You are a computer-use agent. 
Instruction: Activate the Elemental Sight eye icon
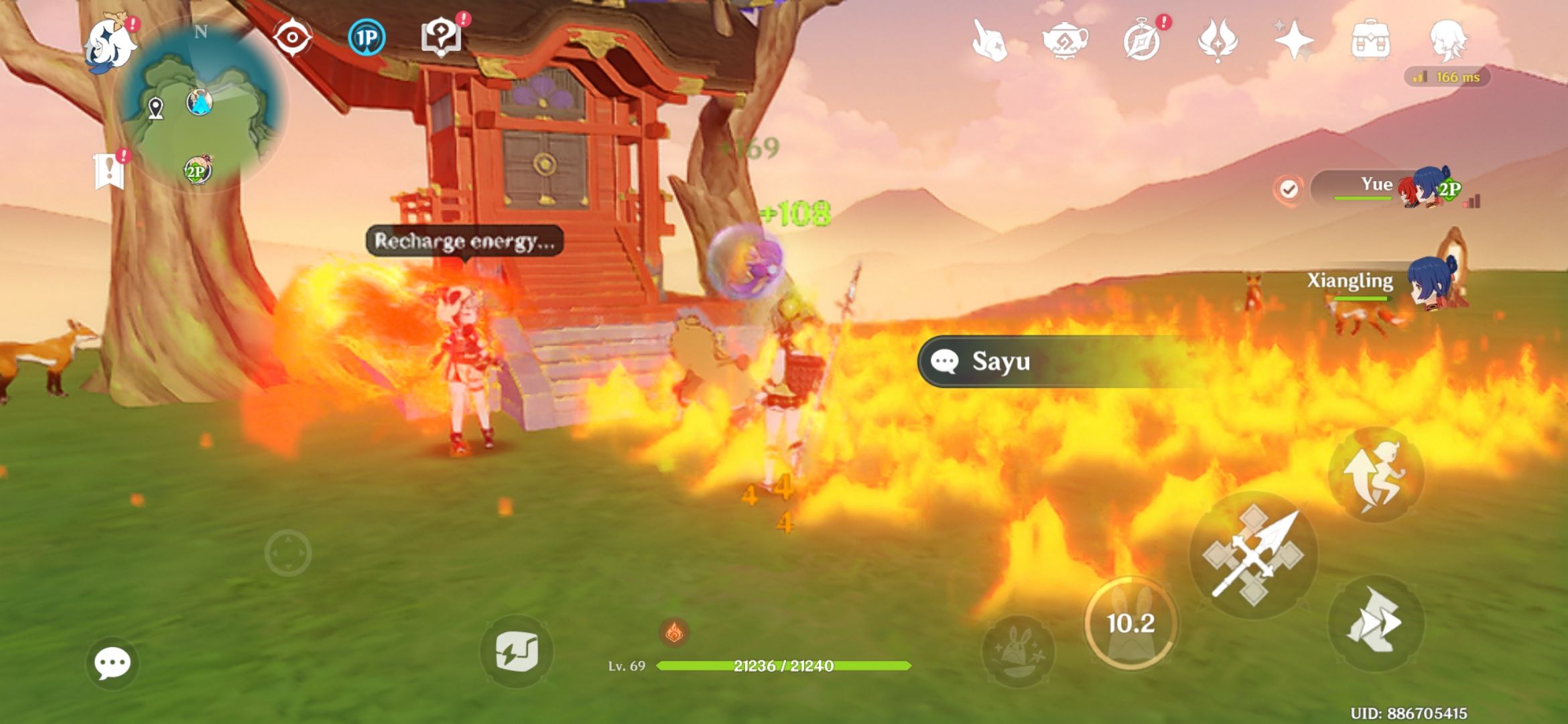coord(291,37)
